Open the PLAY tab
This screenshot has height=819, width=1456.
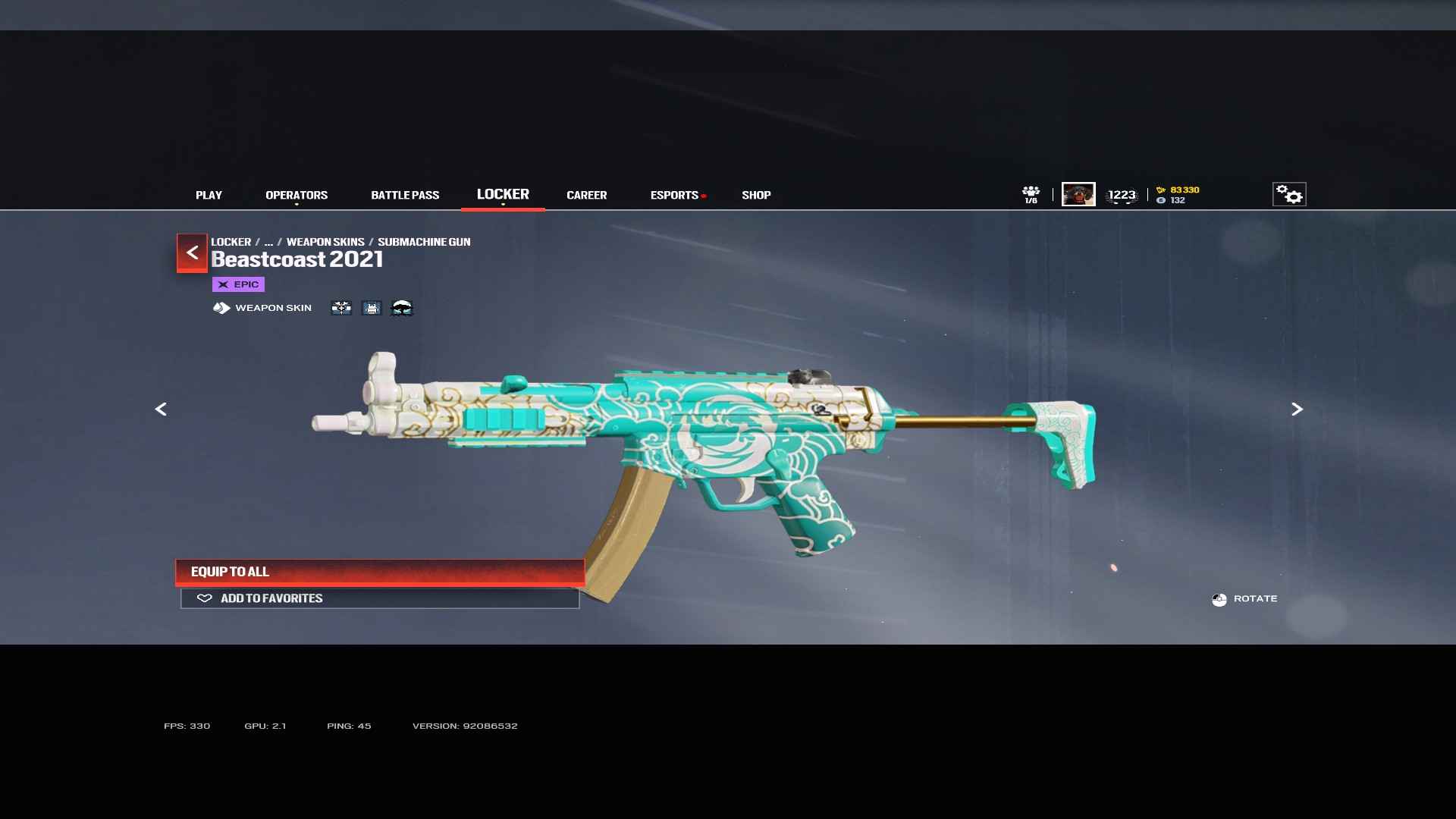pos(209,195)
